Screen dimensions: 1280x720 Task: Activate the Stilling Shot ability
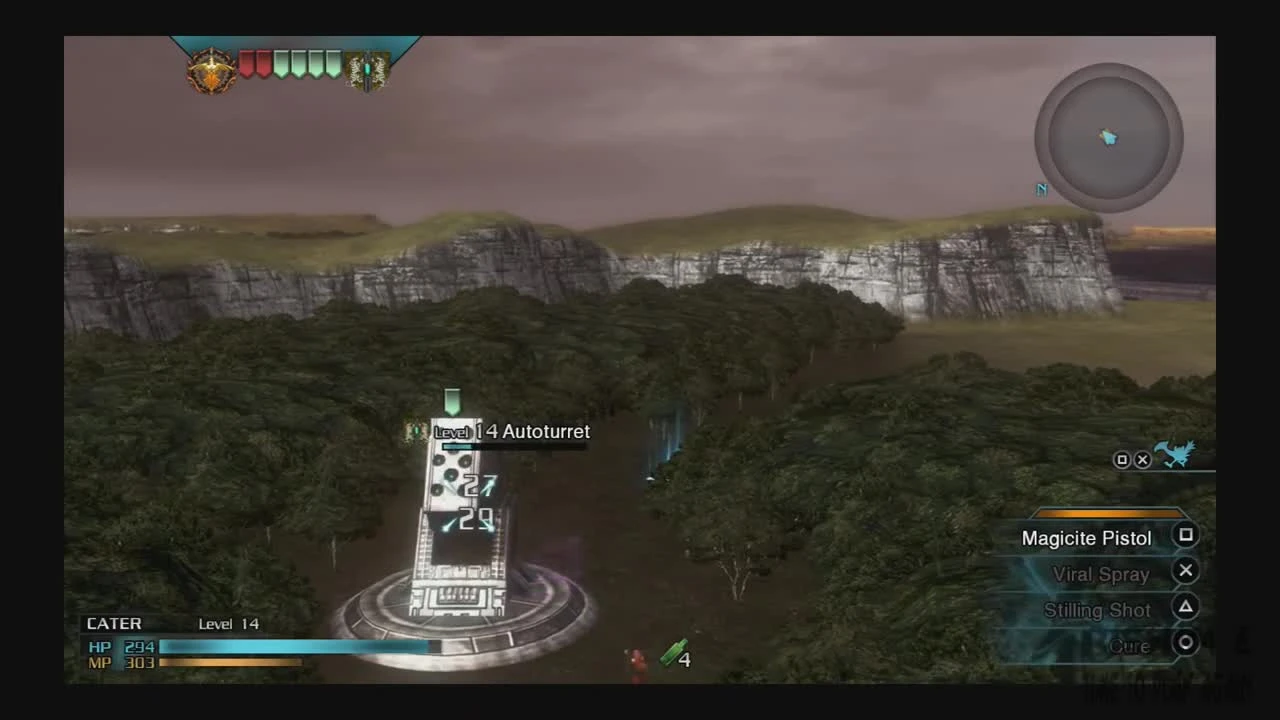[x=1096, y=610]
